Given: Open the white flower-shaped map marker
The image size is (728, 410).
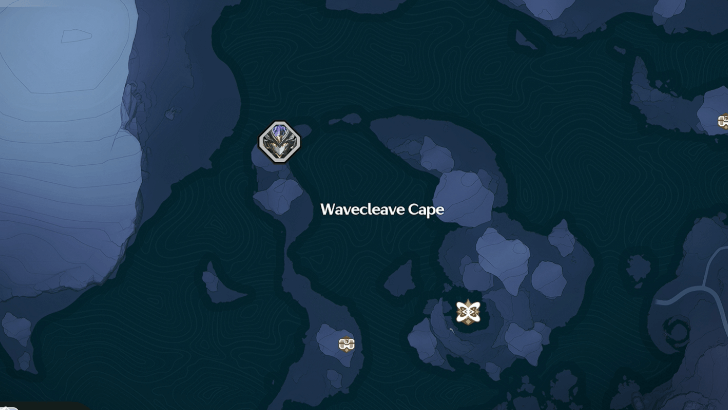Looking at the screenshot, I should (466, 311).
